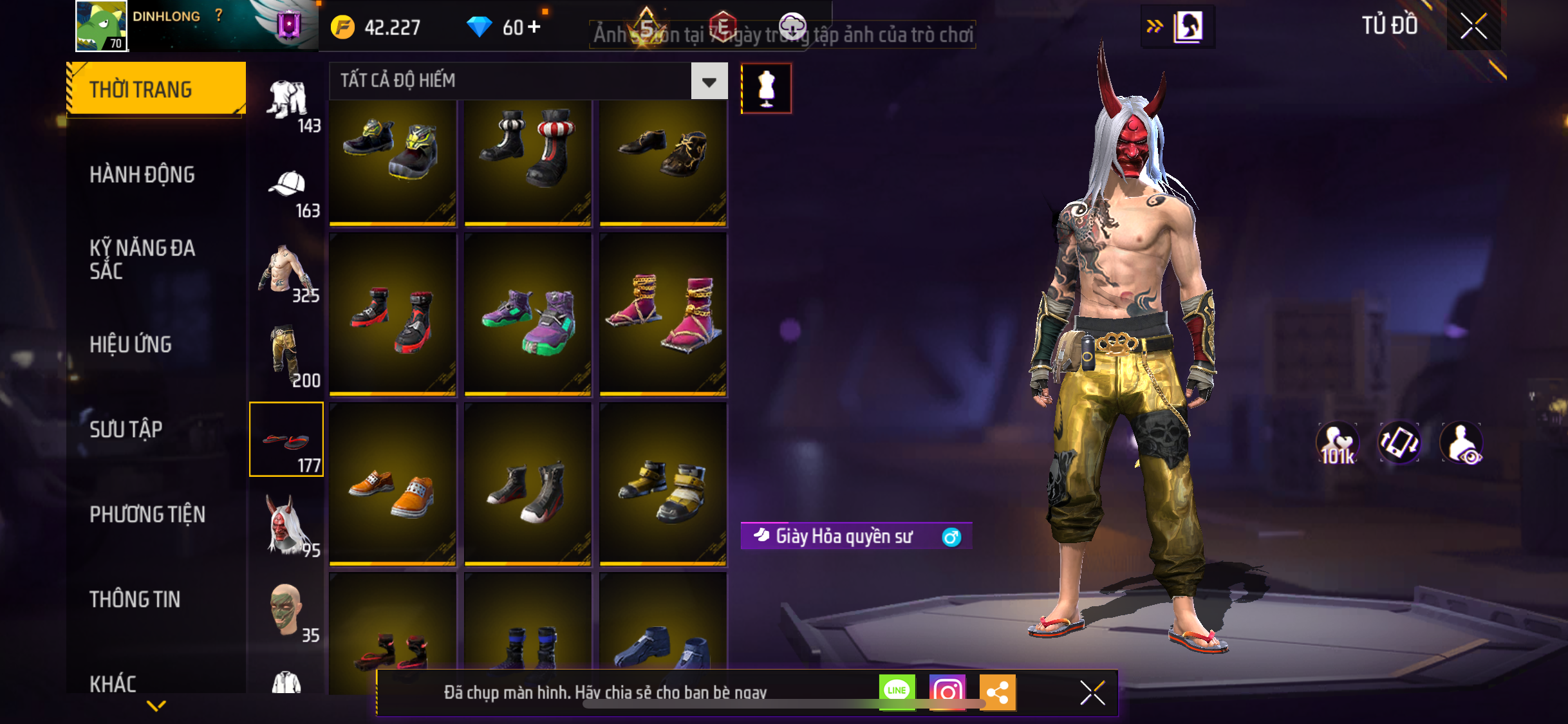1568x724 pixels.
Task: Select the orange loafers item
Action: [393, 485]
